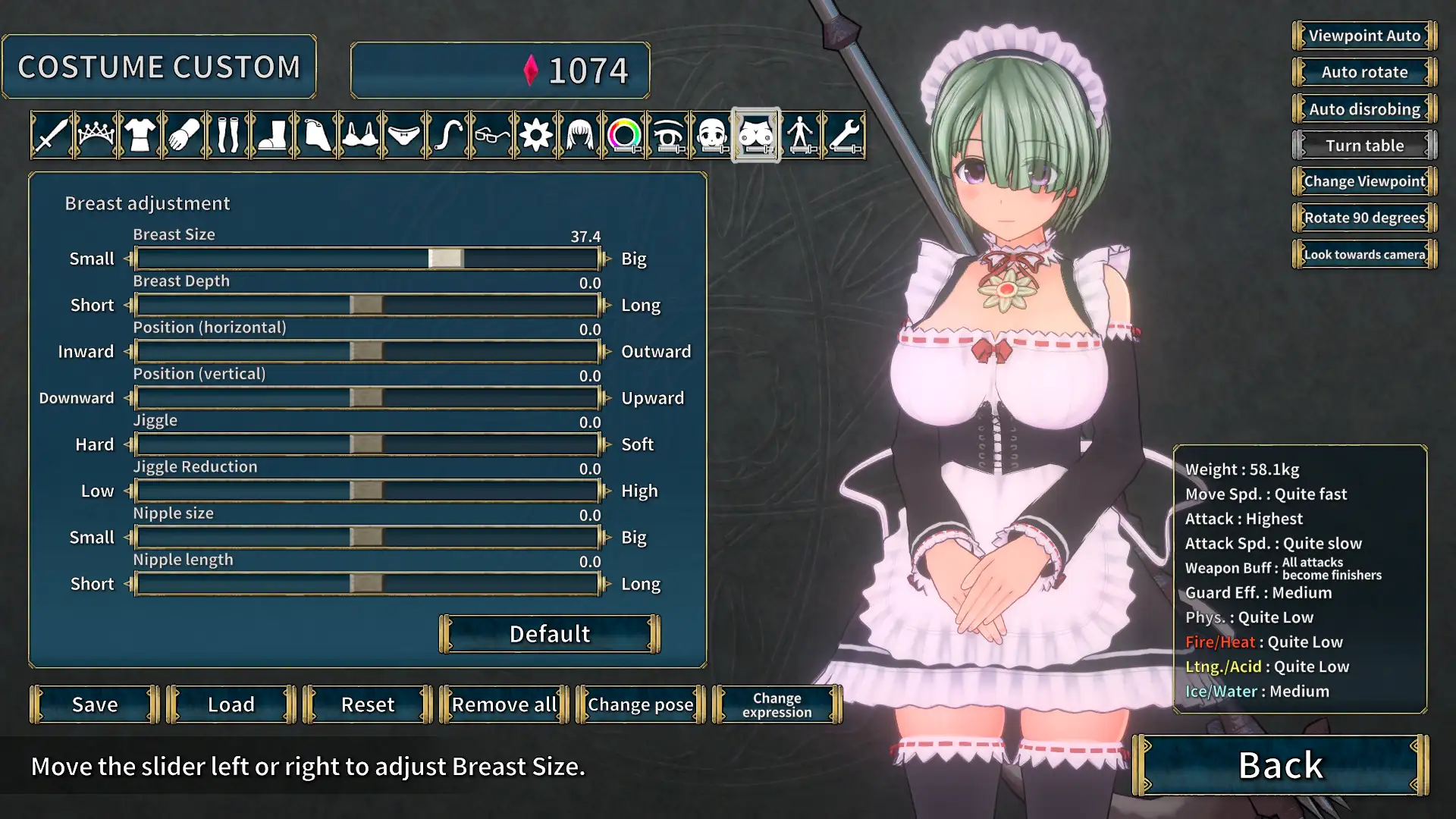Activate the Turn table option
1456x819 pixels.
pyautogui.click(x=1364, y=145)
